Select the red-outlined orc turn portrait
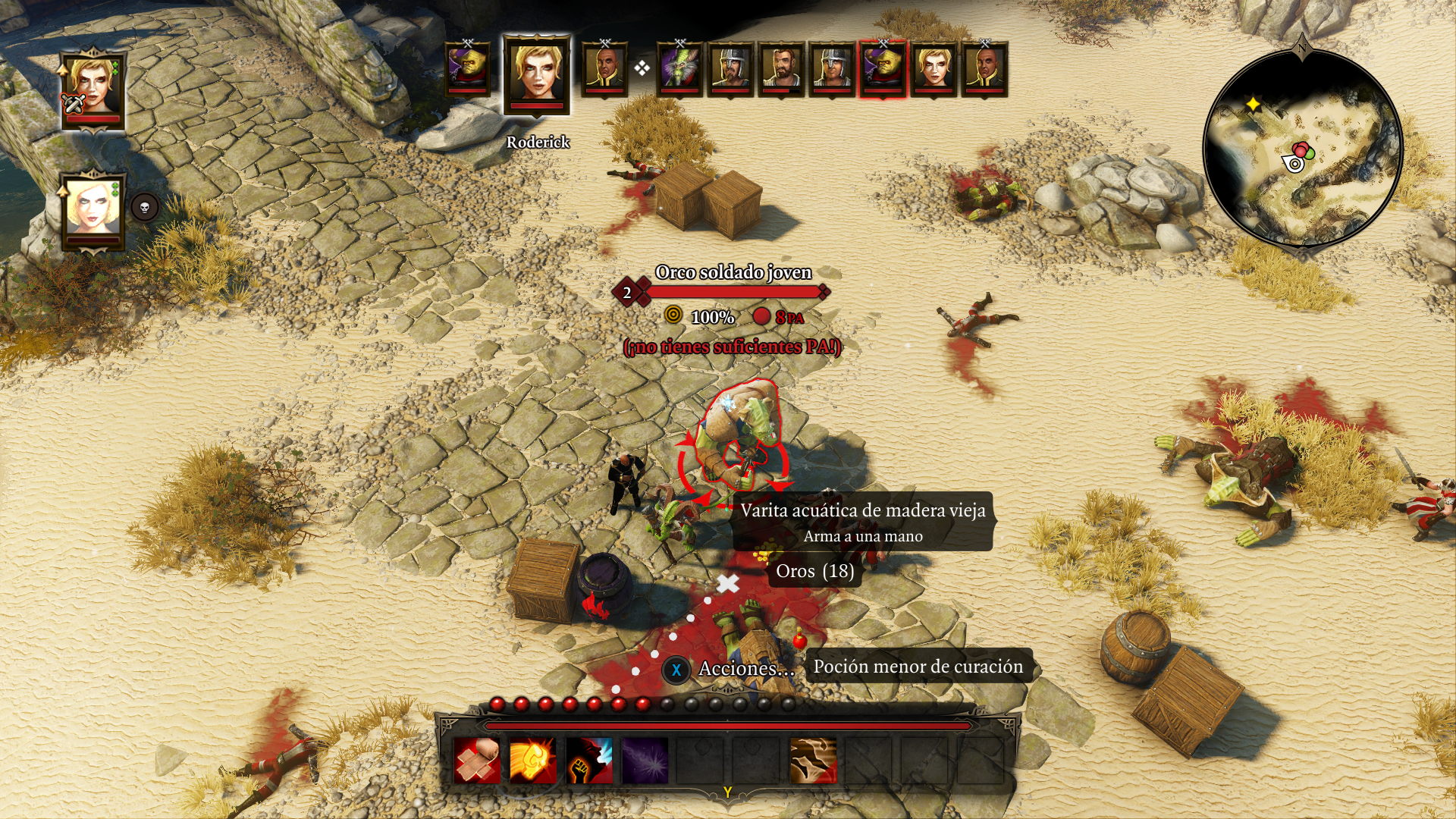This screenshot has height=819, width=1456. click(x=882, y=69)
